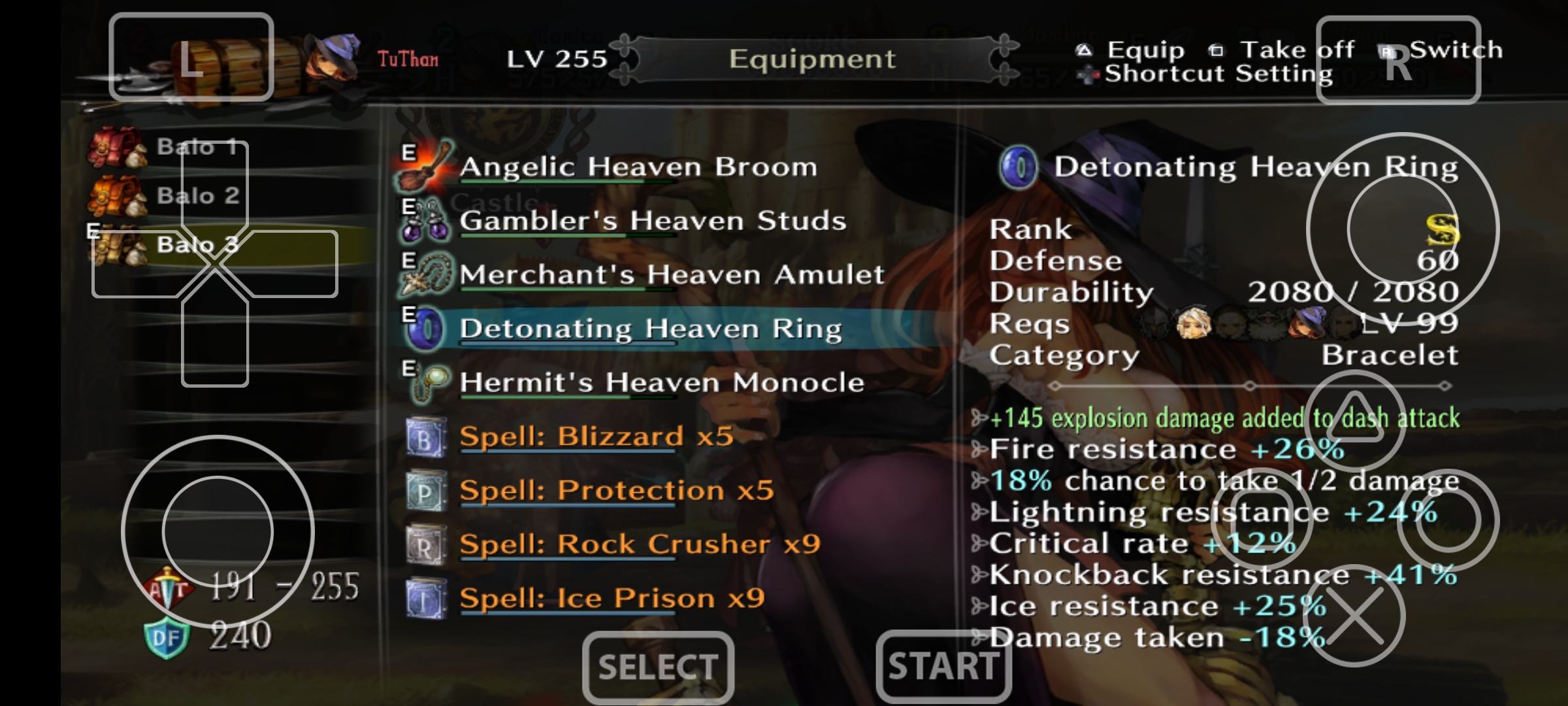The image size is (1568, 706).
Task: Switch to the Balo 2 bag
Action: coord(197,196)
